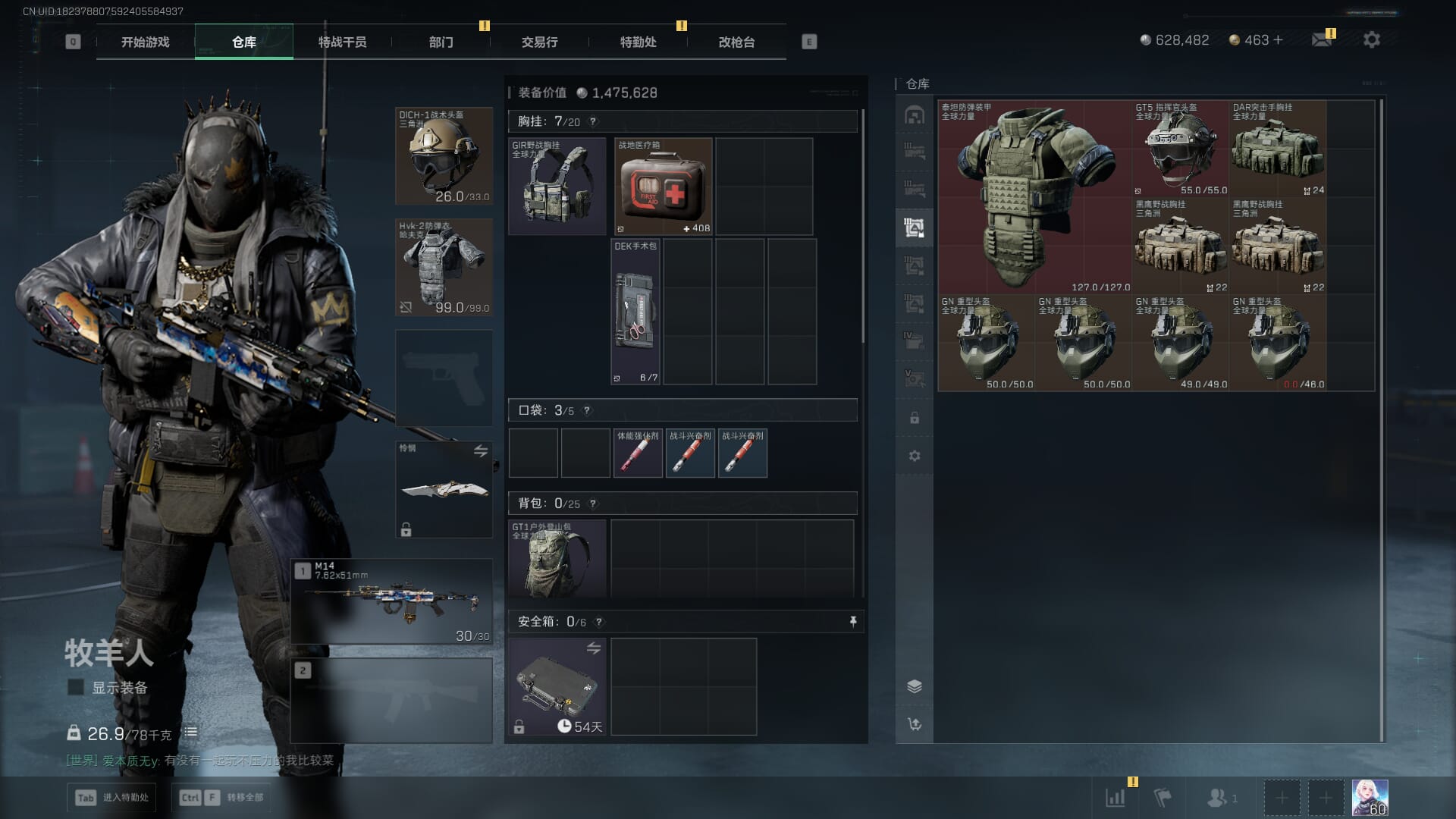Viewport: 1456px width, 819px height.
Task: Choose the 体能强化剂 injector in pocket
Action: coord(637,453)
